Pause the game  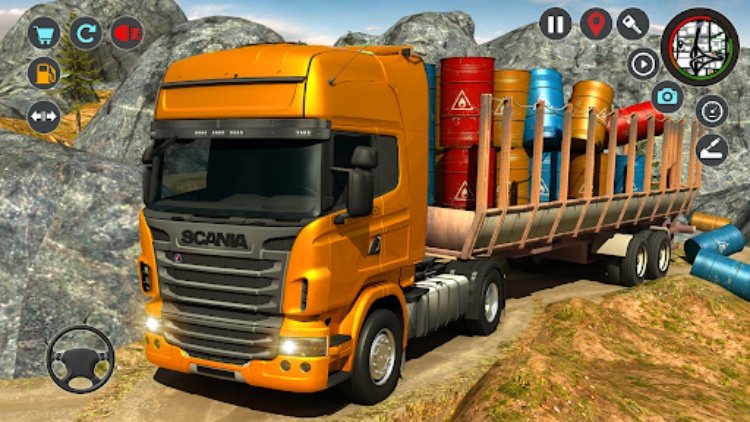point(555,23)
